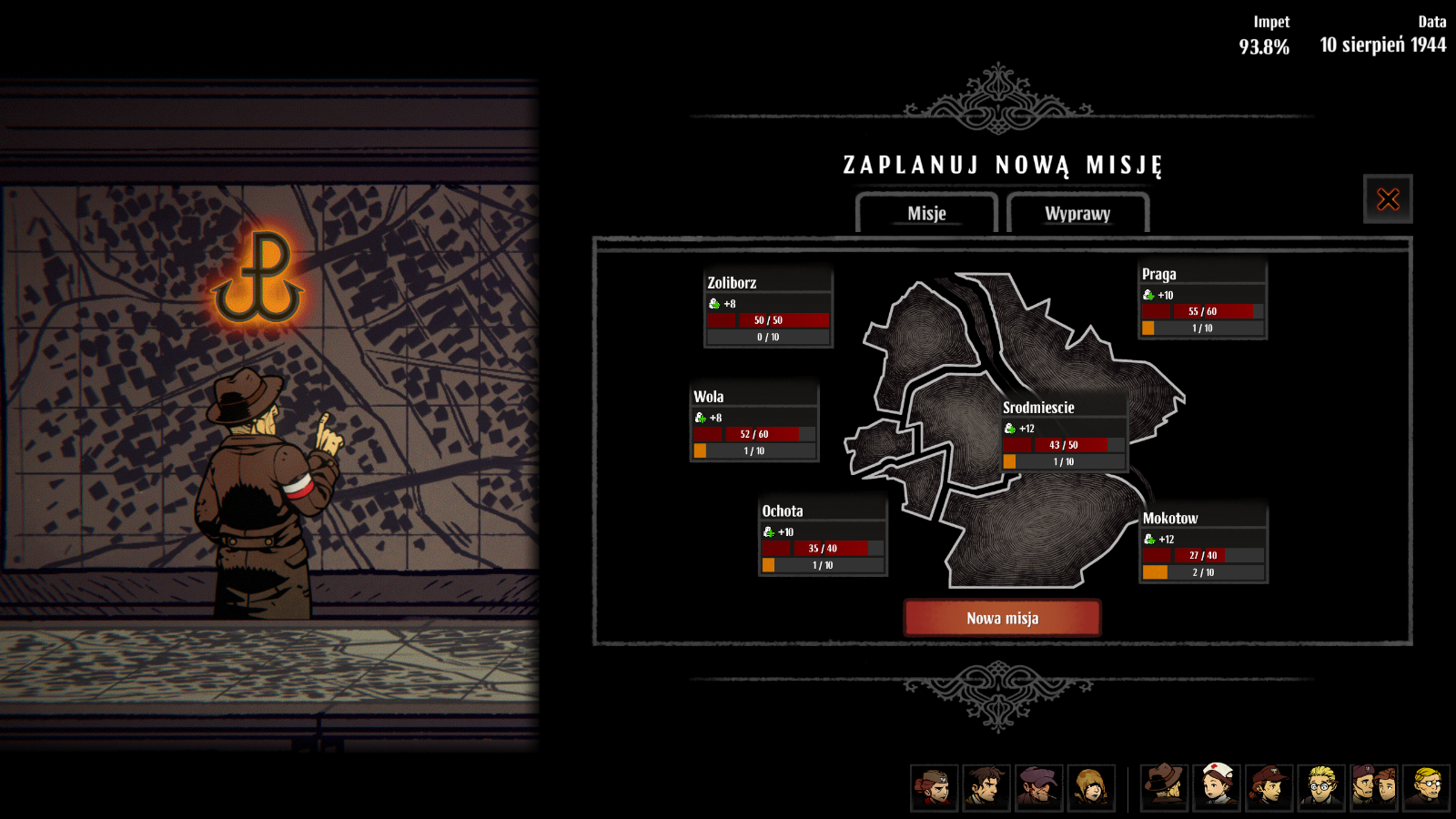
Task: Select the priest portrait with glasses
Action: pyautogui.click(x=1426, y=787)
